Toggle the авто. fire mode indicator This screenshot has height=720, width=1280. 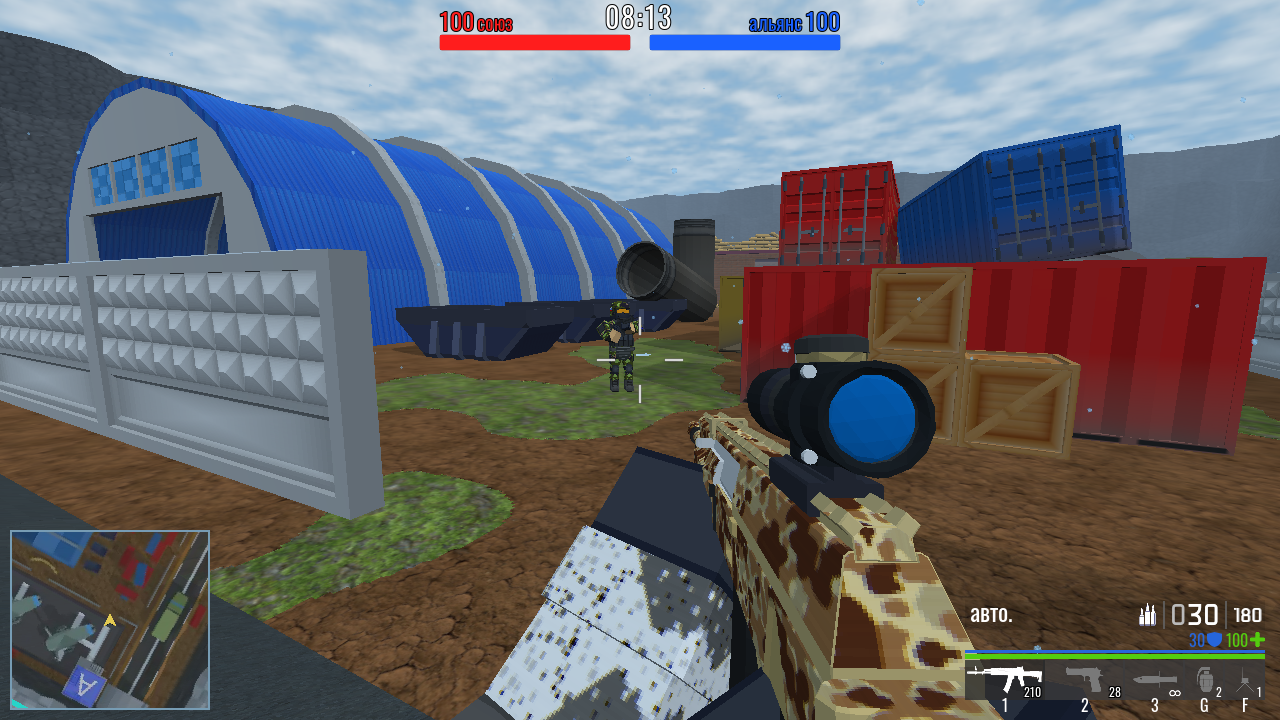[991, 614]
